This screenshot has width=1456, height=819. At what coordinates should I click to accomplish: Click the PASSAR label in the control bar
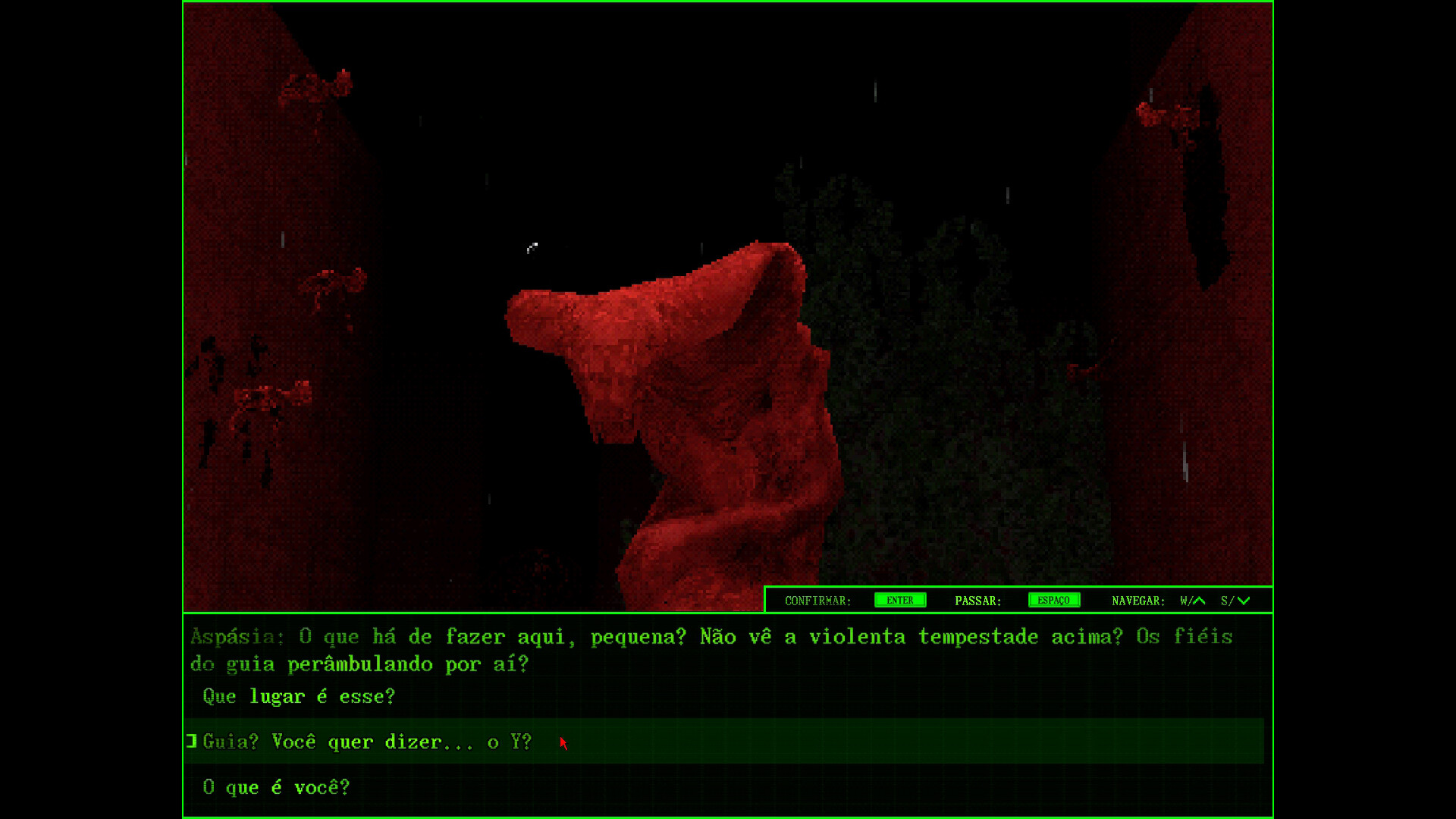point(978,600)
